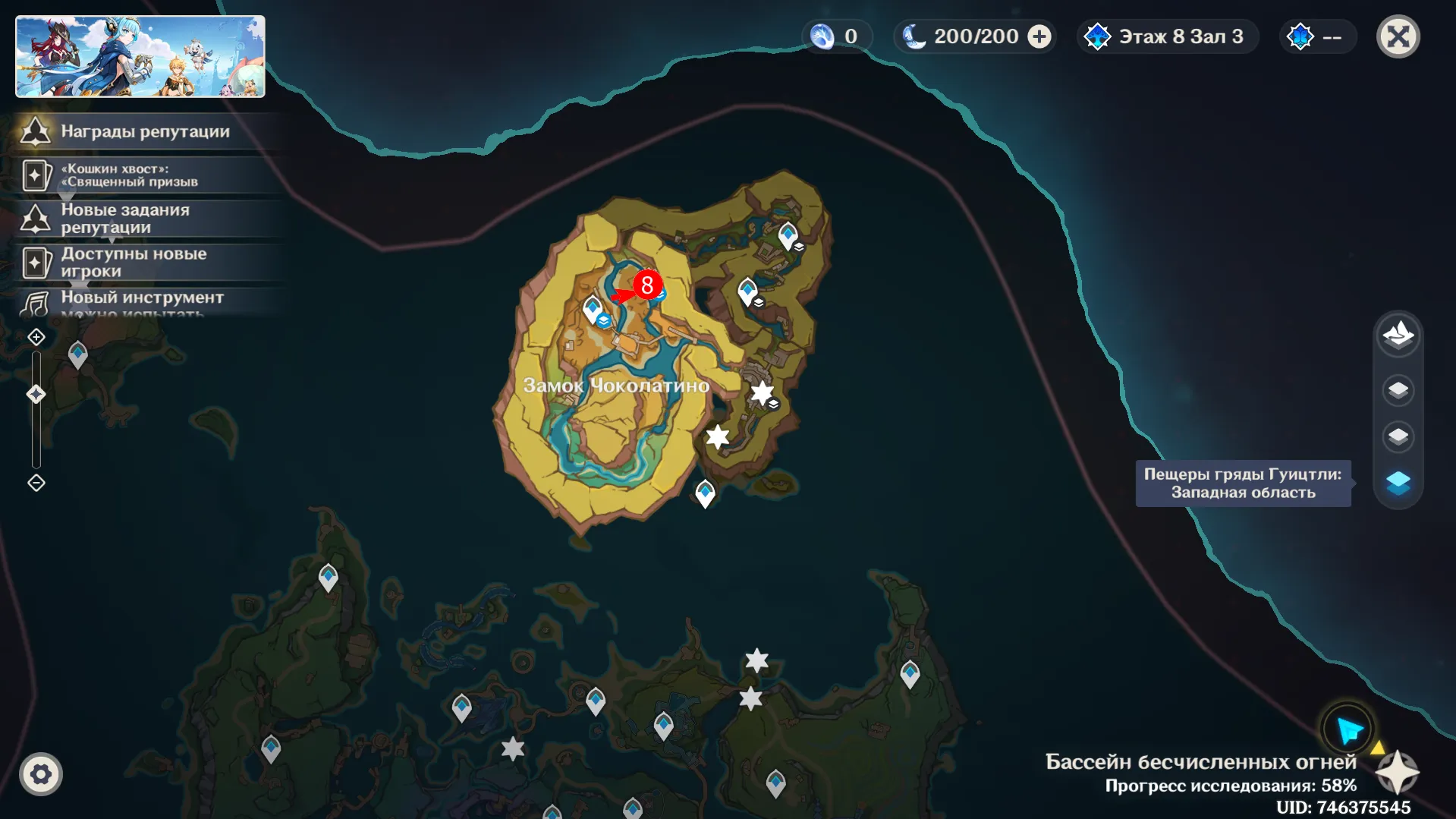The width and height of the screenshot is (1456, 819).
Task: Open the event banner thumbnail
Action: coord(140,57)
